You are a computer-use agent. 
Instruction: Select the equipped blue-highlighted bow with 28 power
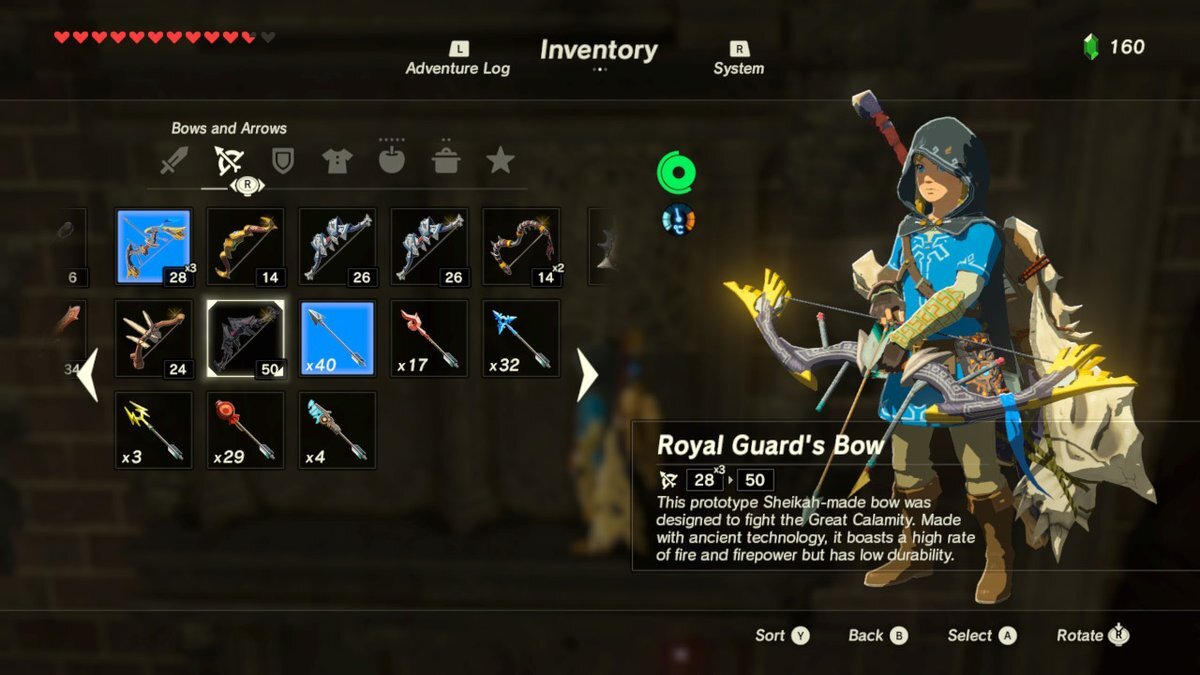pyautogui.click(x=153, y=246)
